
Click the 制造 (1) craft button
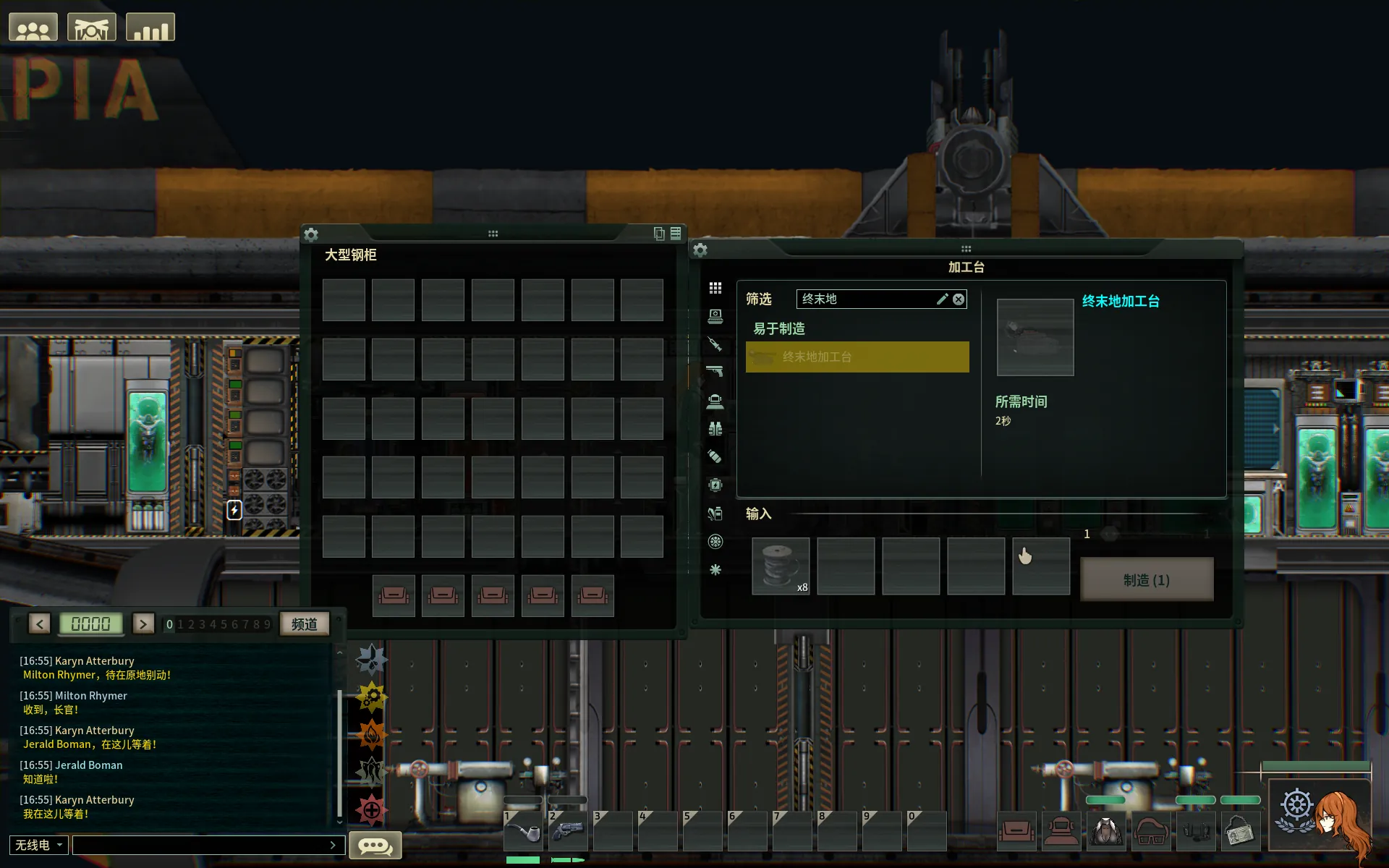(1146, 579)
